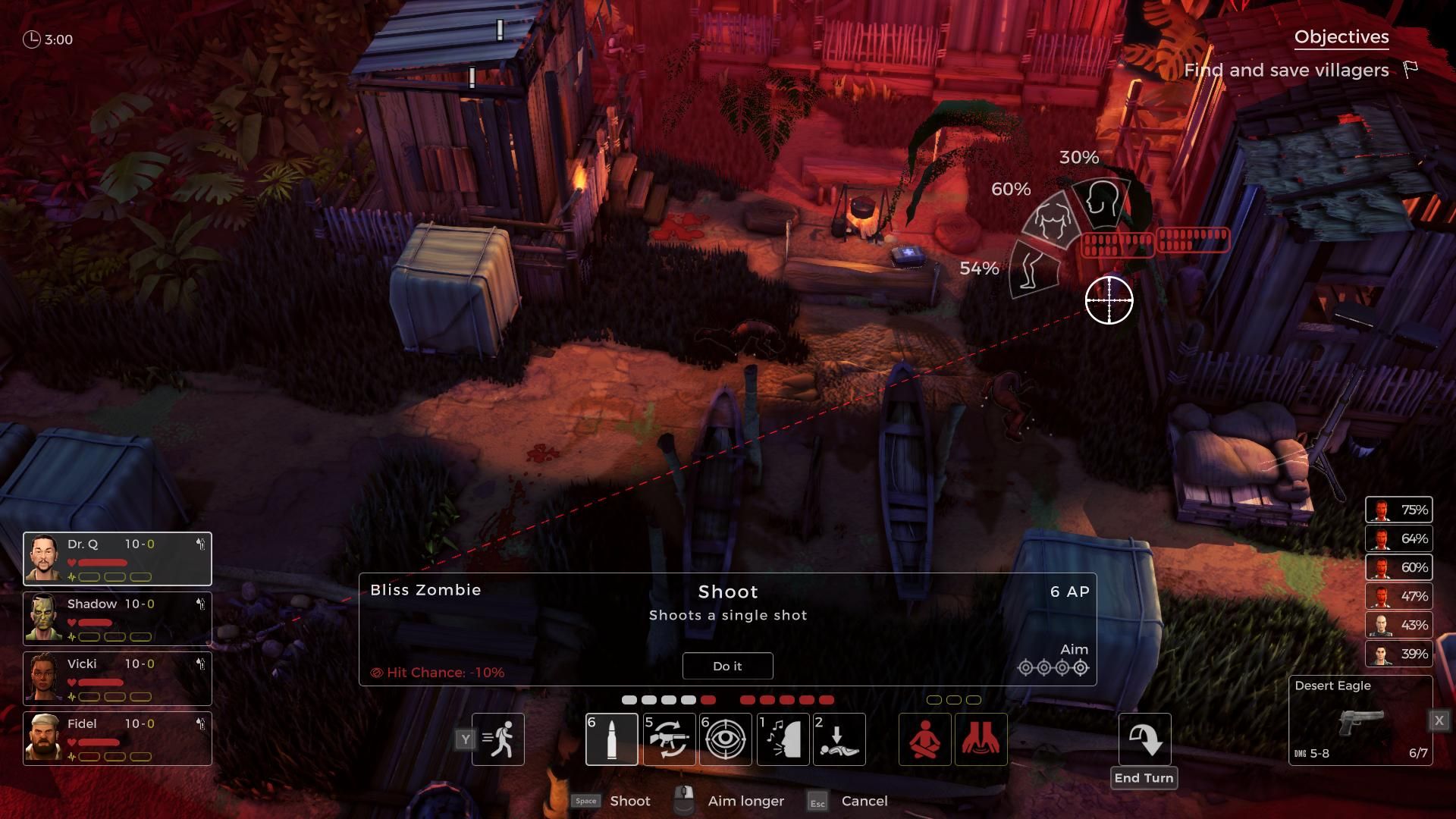This screenshot has width=1456, height=819.
Task: Pick the 75% hit chance enemy target
Action: (x=1398, y=510)
